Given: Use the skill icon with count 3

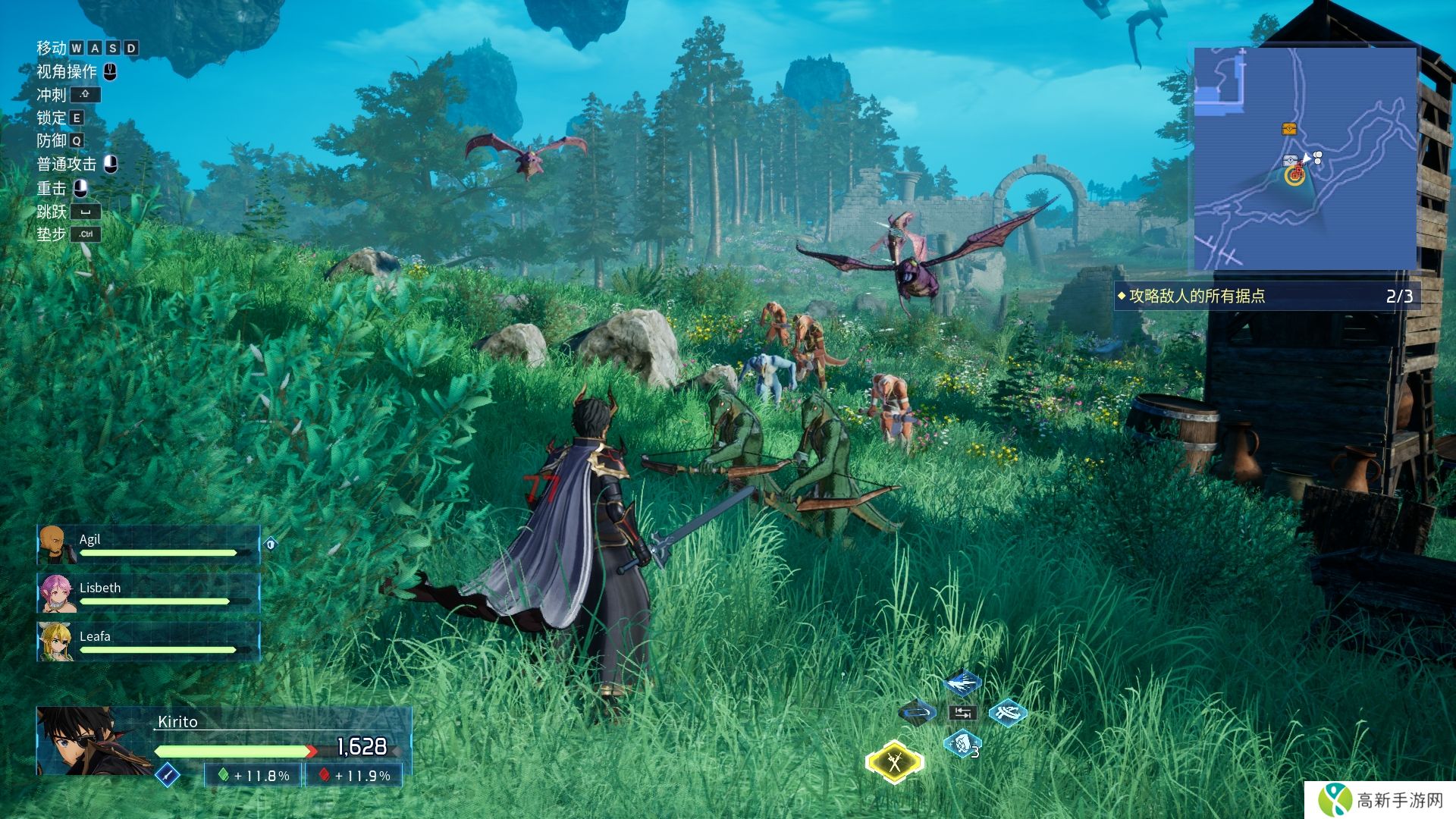Looking at the screenshot, I should click(962, 744).
